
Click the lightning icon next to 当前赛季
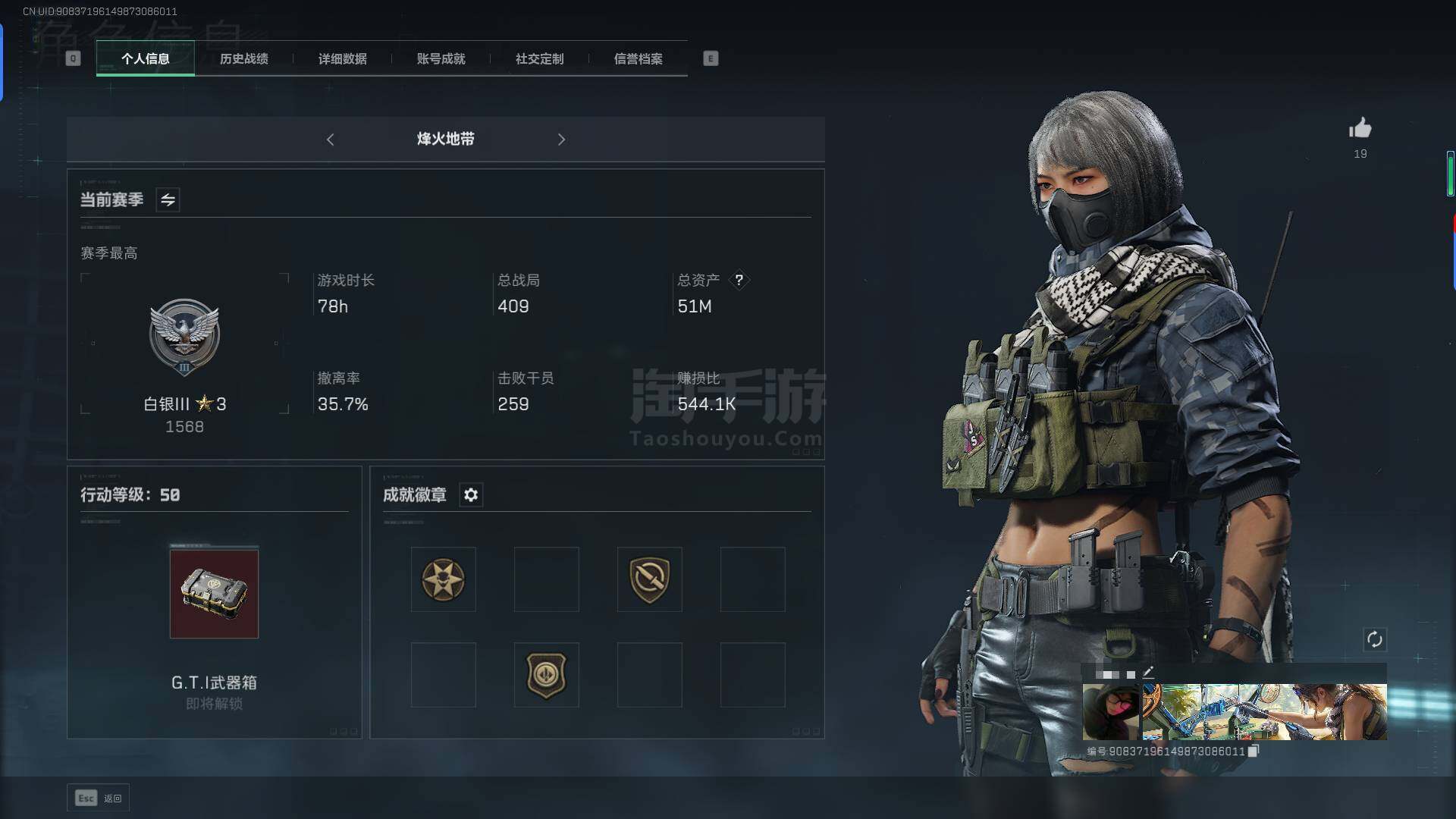[x=168, y=199]
